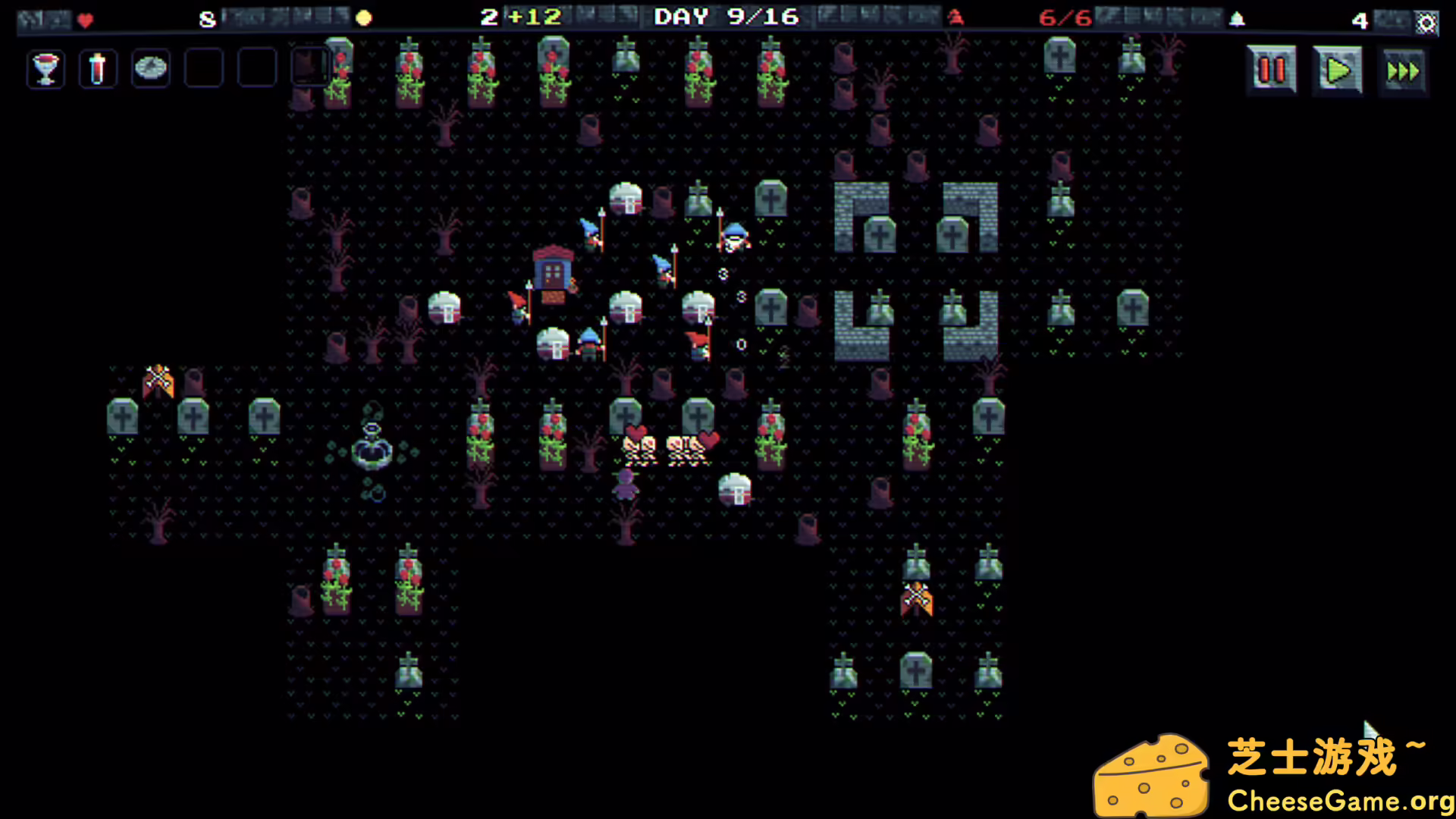Select the blue house building
This screenshot has width=1456, height=819.
pyautogui.click(x=553, y=270)
